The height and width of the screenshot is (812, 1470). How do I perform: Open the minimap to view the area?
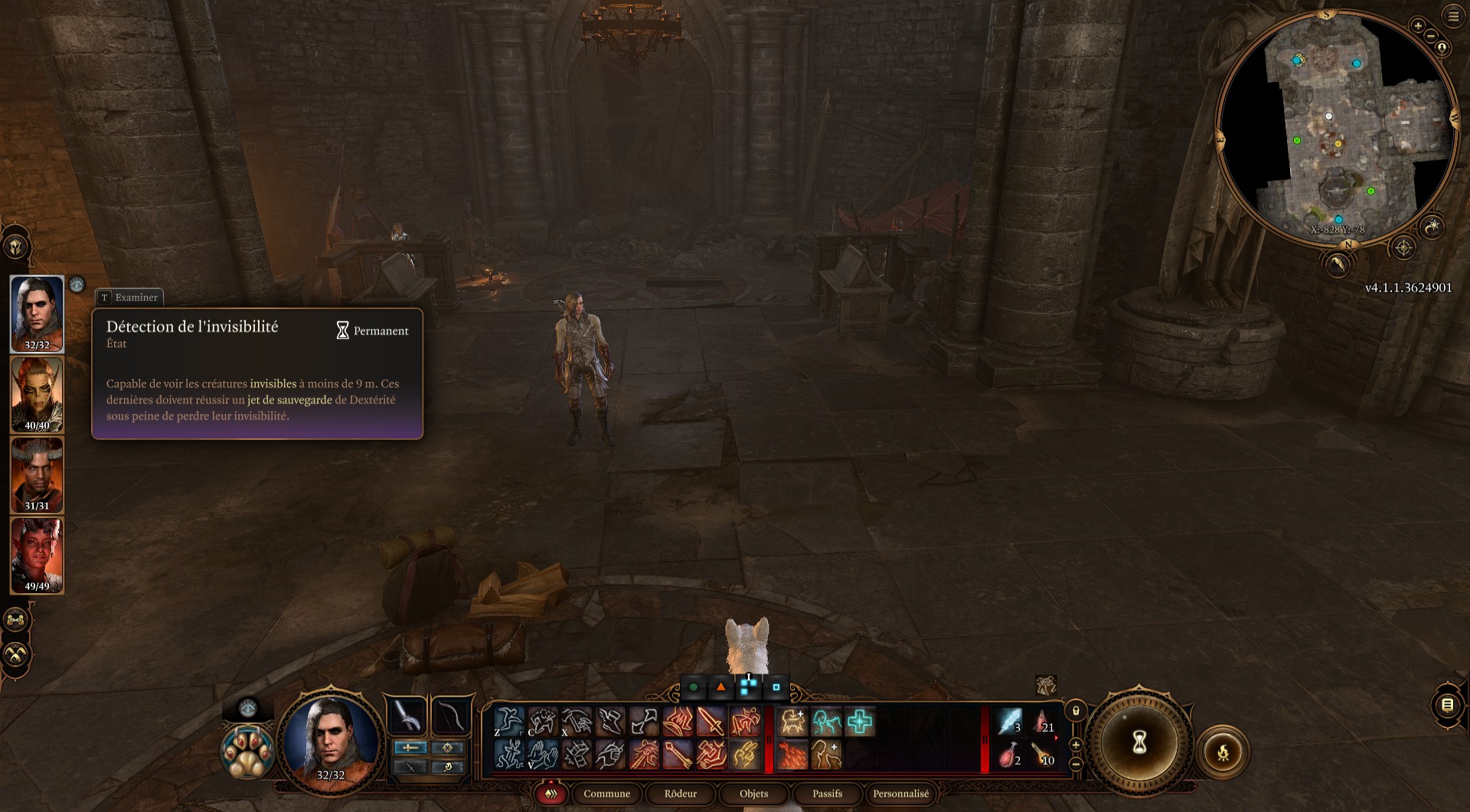point(1336,126)
